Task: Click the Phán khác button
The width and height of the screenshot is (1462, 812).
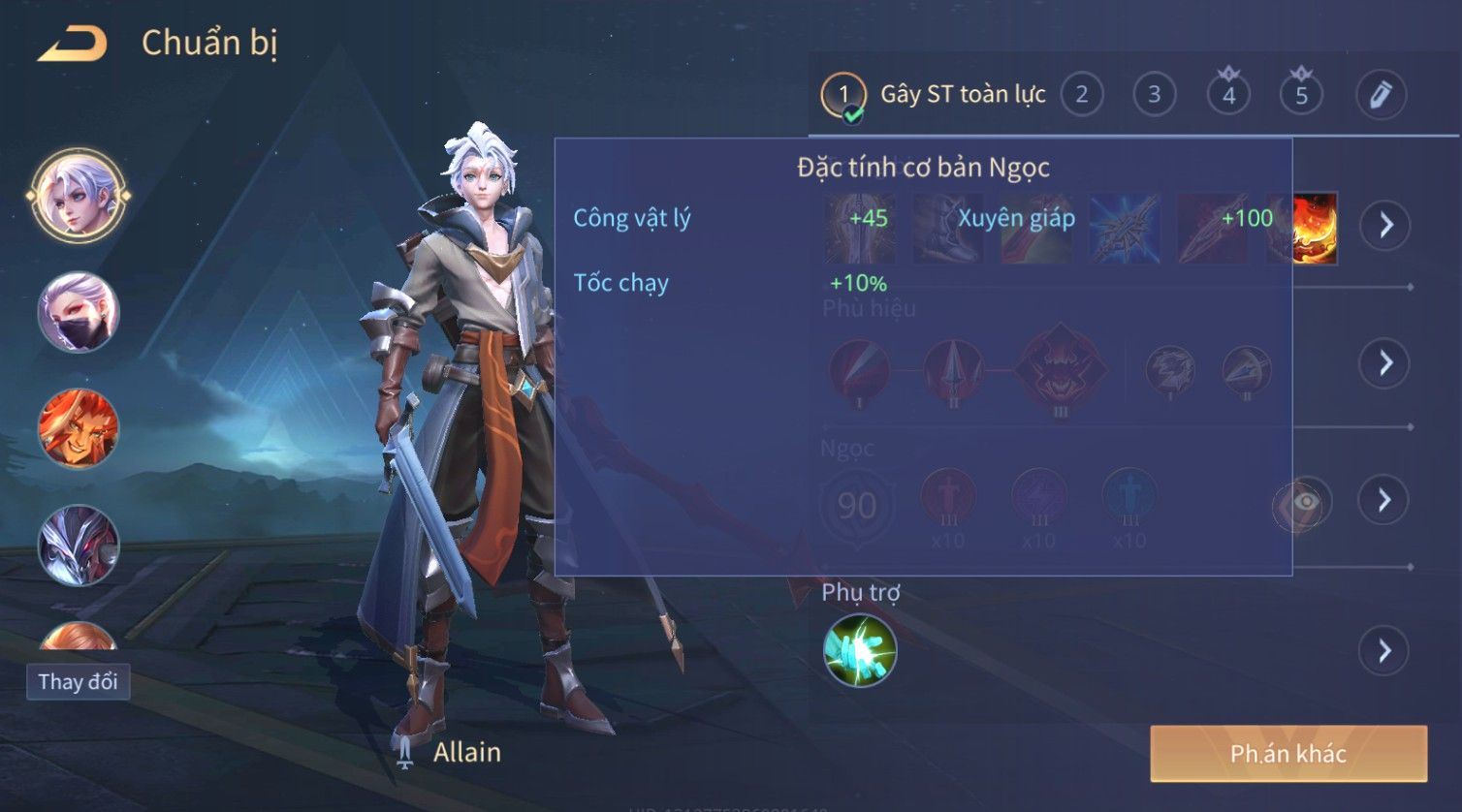Action: (1288, 754)
